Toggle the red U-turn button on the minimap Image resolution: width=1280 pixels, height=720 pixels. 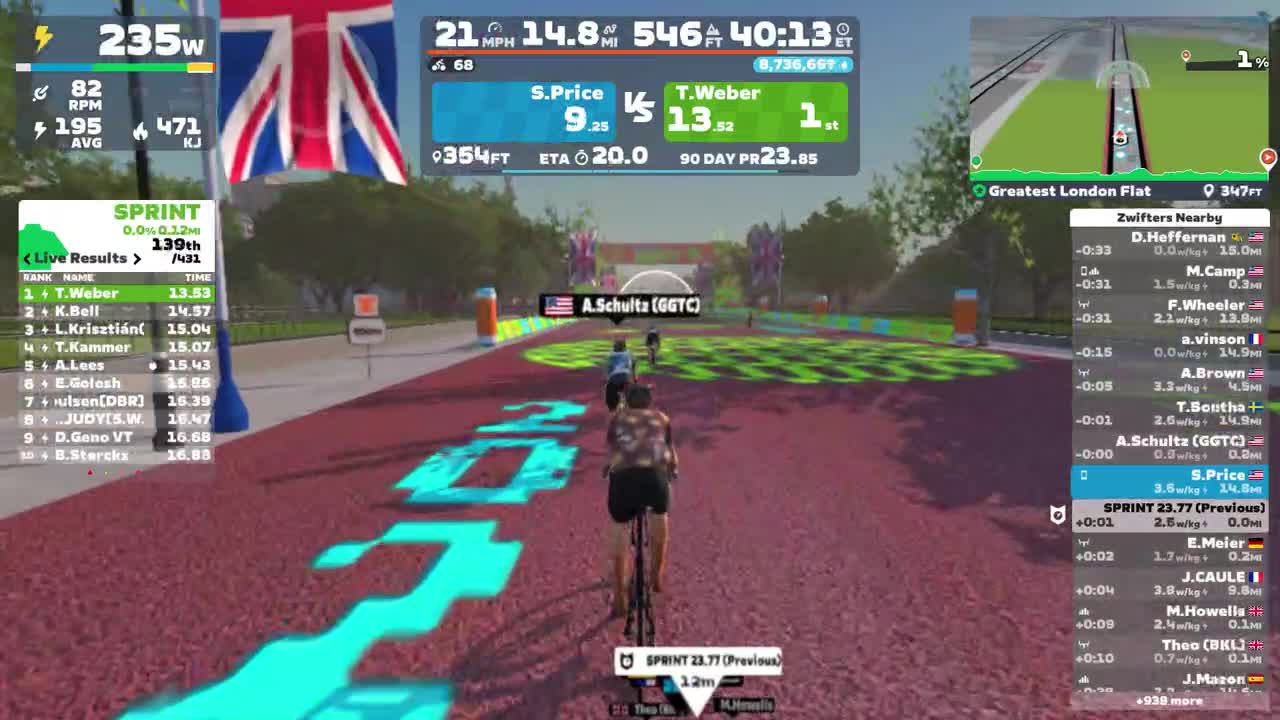(x=1270, y=158)
